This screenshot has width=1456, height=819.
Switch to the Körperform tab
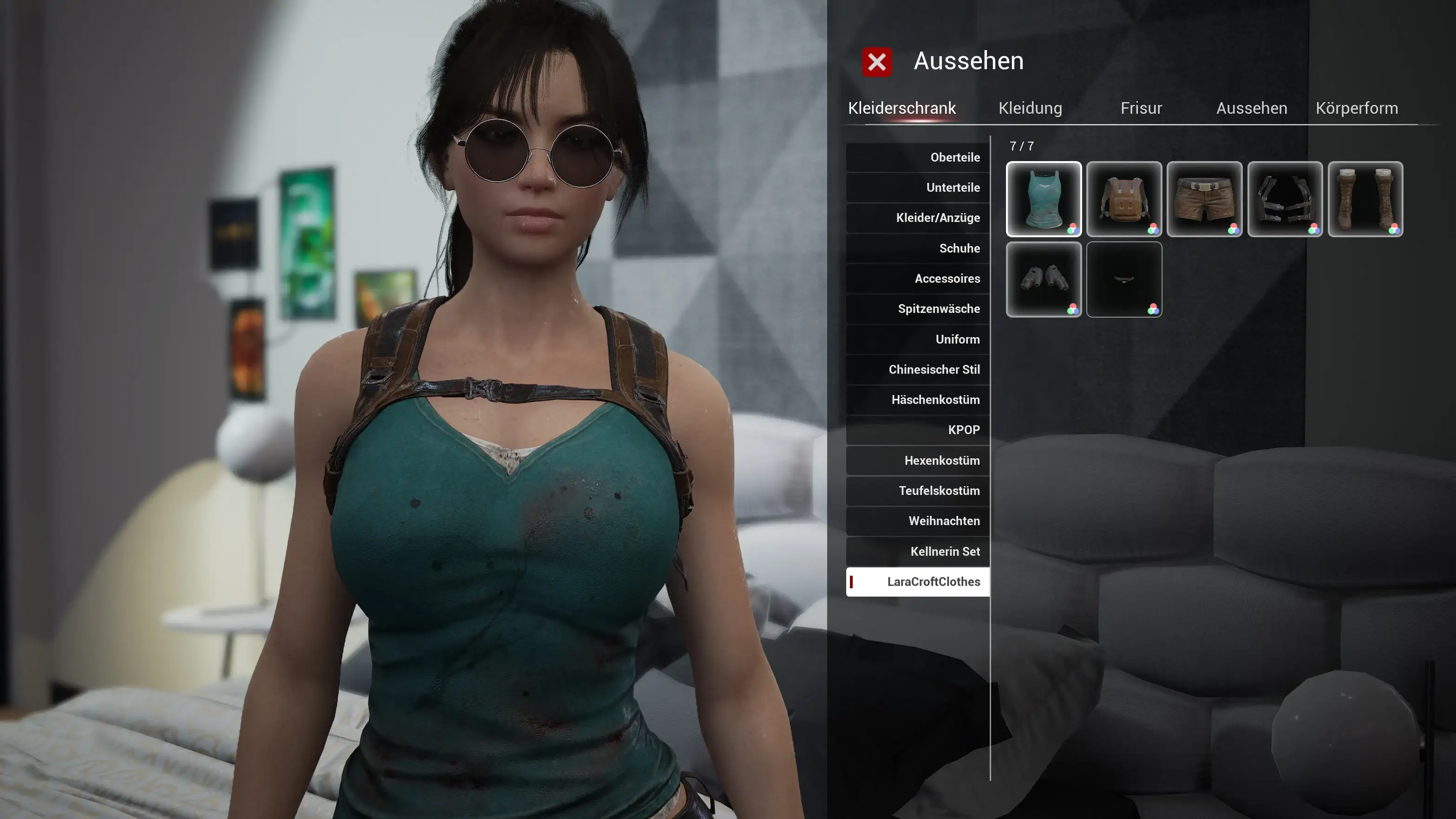[1357, 107]
